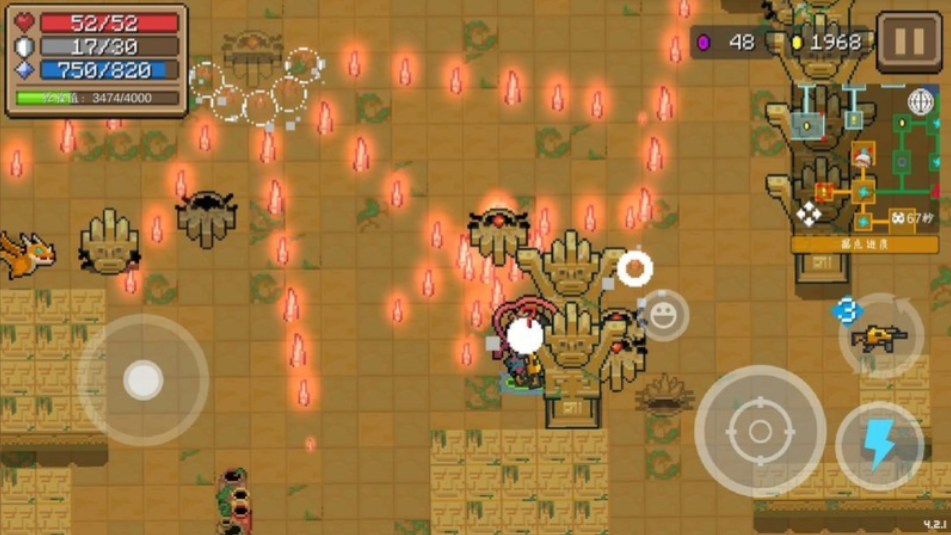951x535 pixels.
Task: Tap the virtual movement joystick
Action: [x=143, y=380]
